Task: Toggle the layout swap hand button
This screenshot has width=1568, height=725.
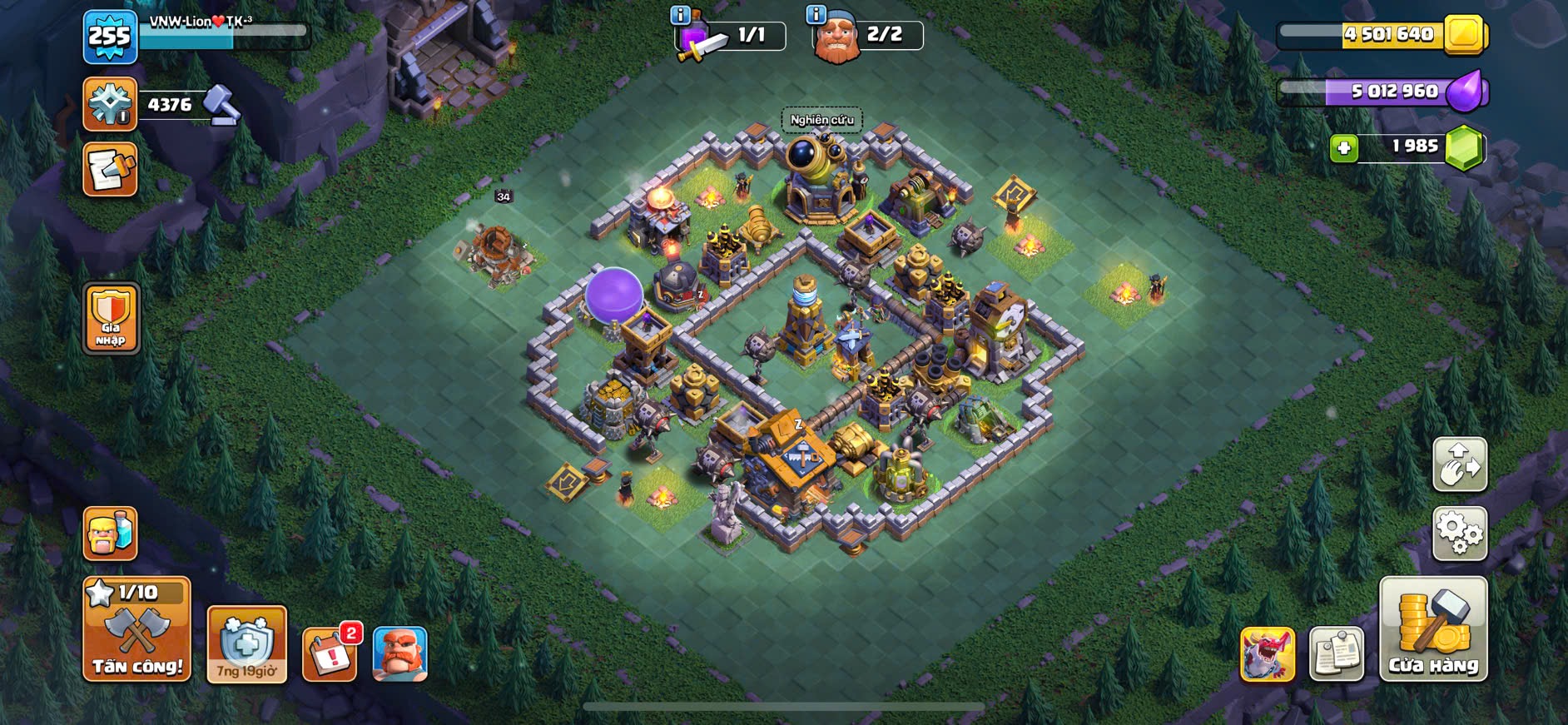Action: [1460, 464]
